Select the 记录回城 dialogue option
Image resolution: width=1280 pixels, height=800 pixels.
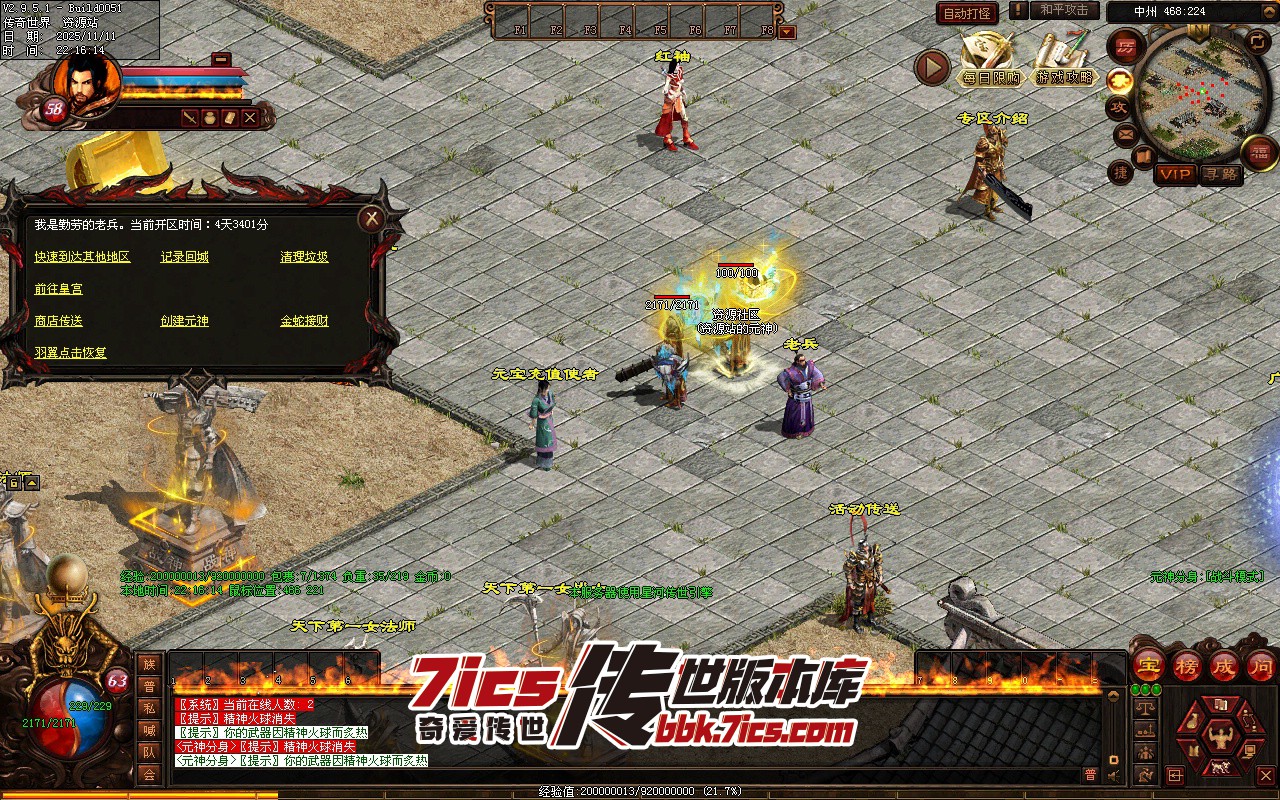[x=185, y=257]
